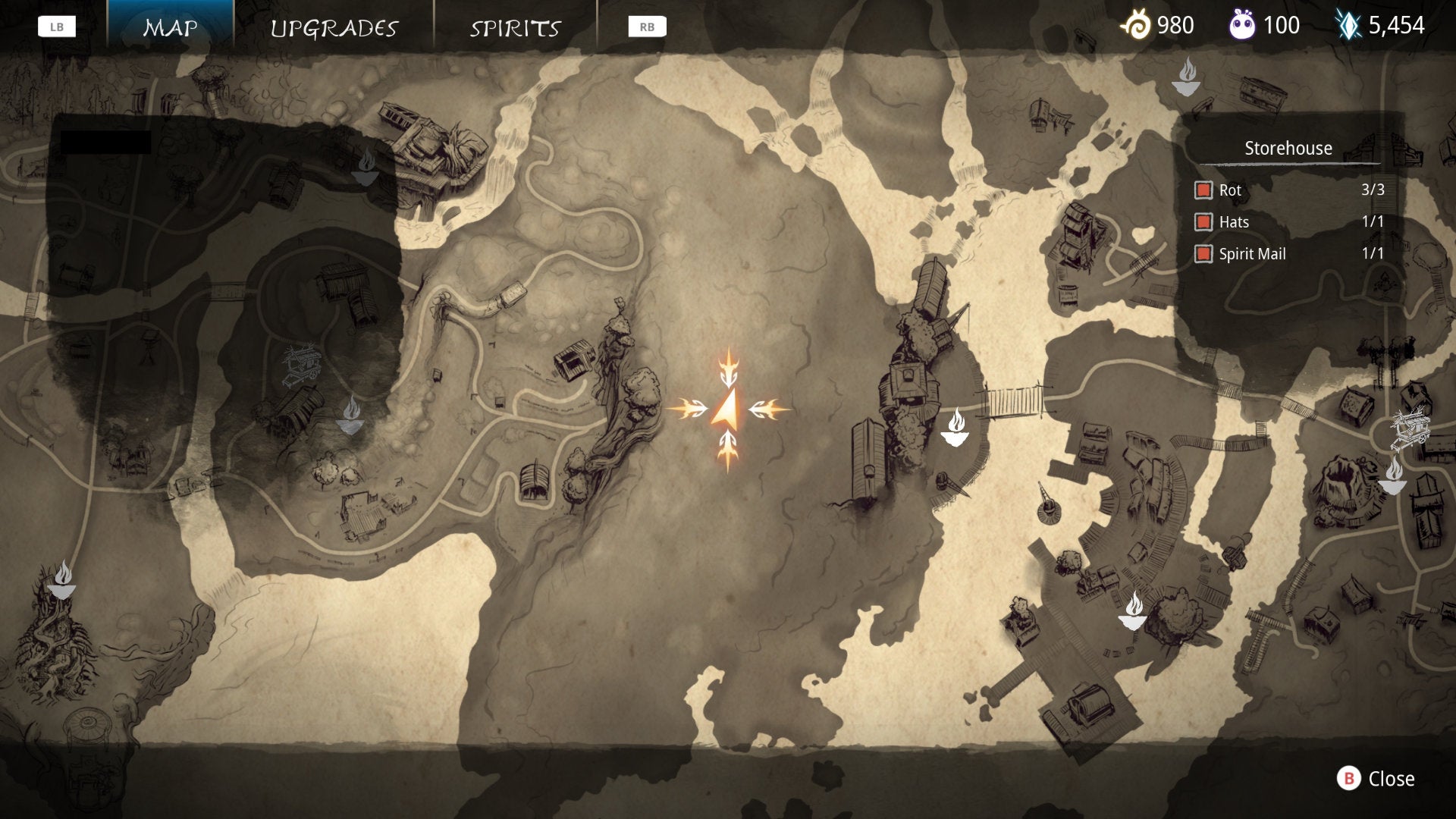Select the flame marker at the top right of the map
This screenshot has width=1456, height=819.
pos(1187,76)
